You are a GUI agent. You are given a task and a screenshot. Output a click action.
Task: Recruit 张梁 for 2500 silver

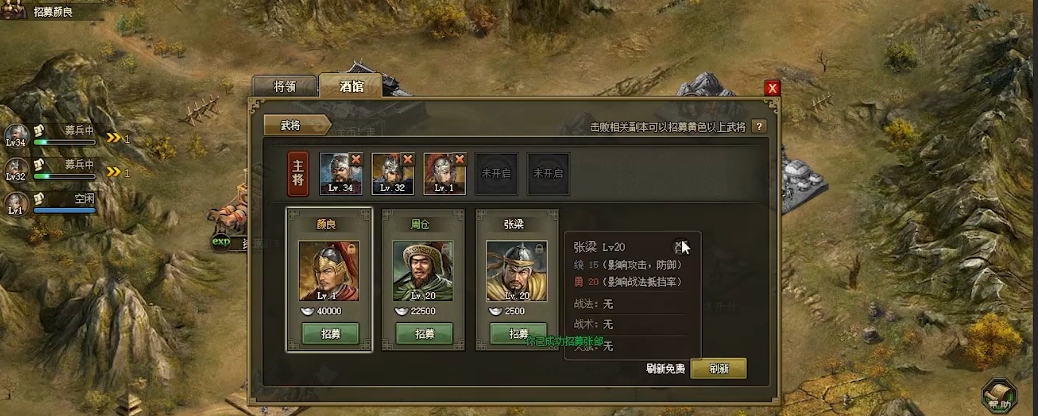point(516,333)
